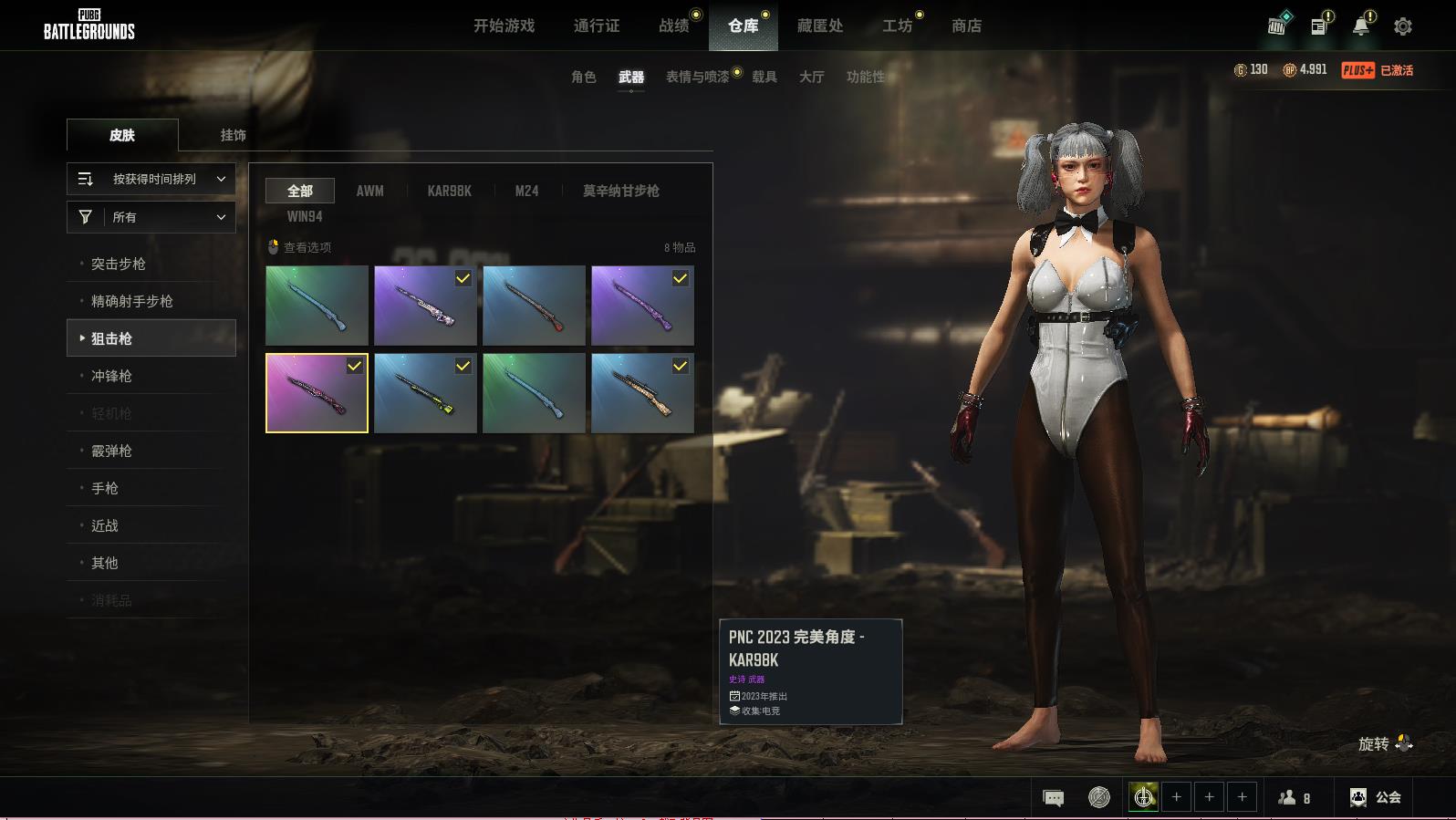The width and height of the screenshot is (1456, 820).
Task: Go to the 通行证 page
Action: click(x=597, y=26)
